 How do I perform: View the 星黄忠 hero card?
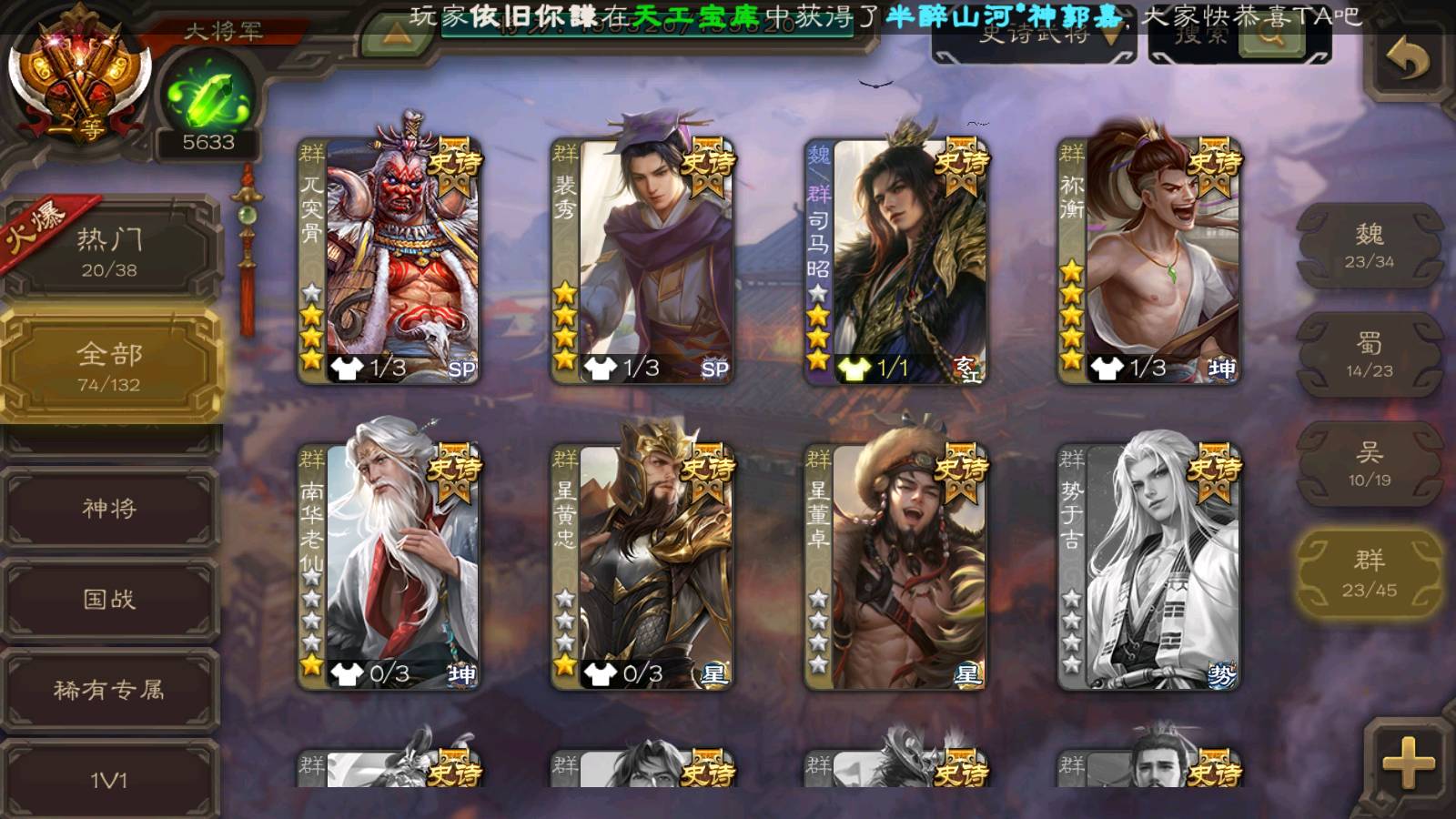click(642, 566)
